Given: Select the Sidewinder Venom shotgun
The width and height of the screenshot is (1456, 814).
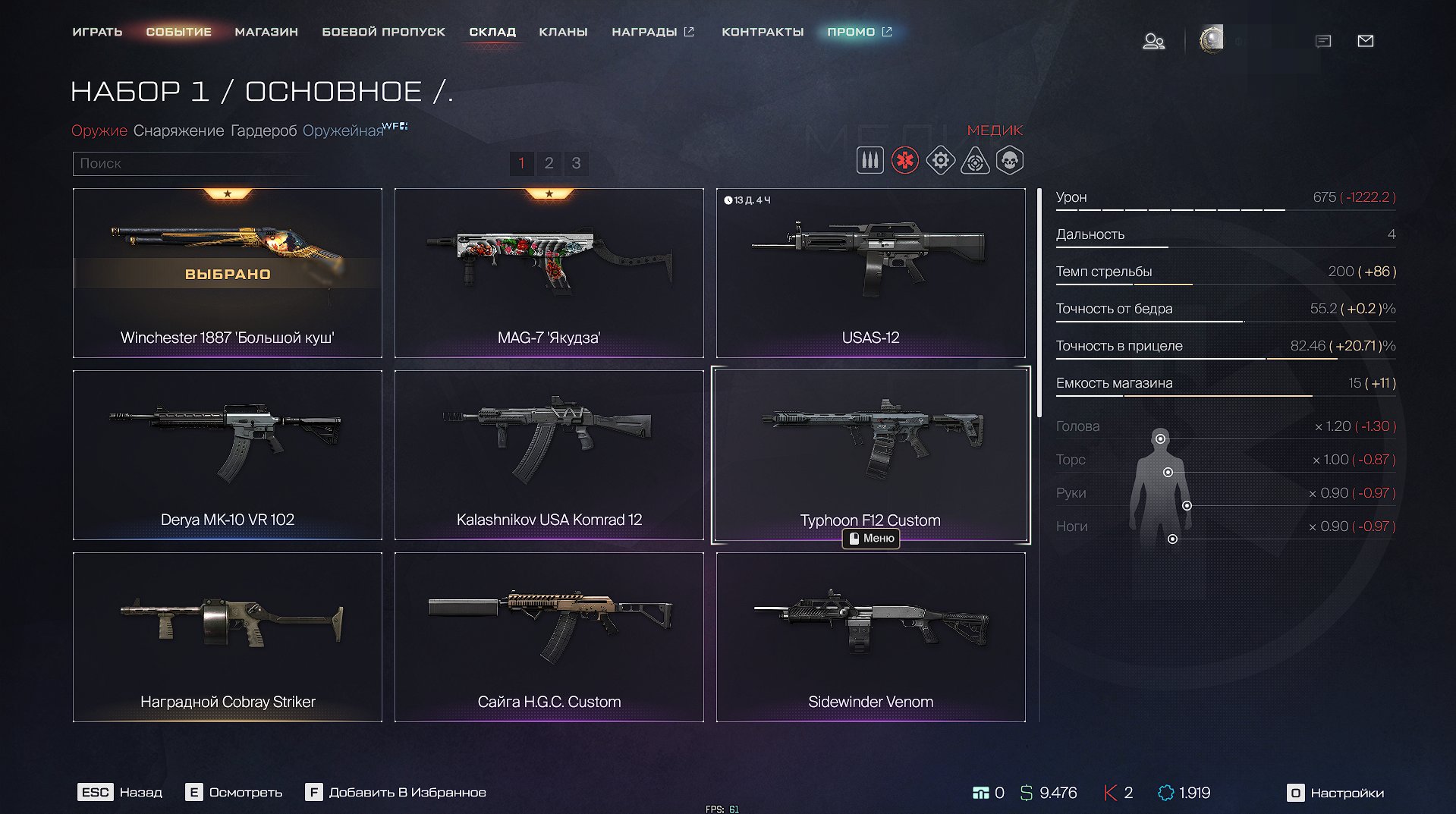Looking at the screenshot, I should tap(870, 637).
